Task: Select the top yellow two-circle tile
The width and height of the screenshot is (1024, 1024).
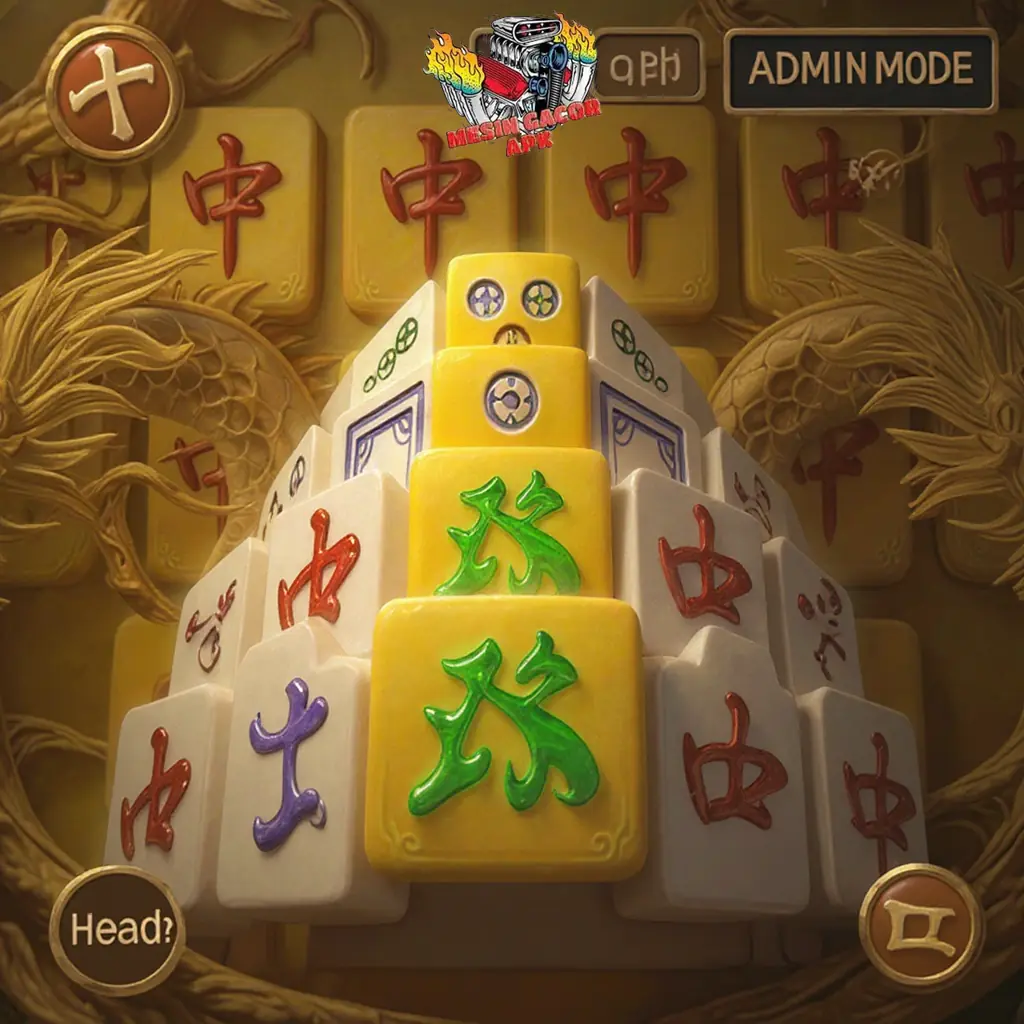Action: (513, 299)
